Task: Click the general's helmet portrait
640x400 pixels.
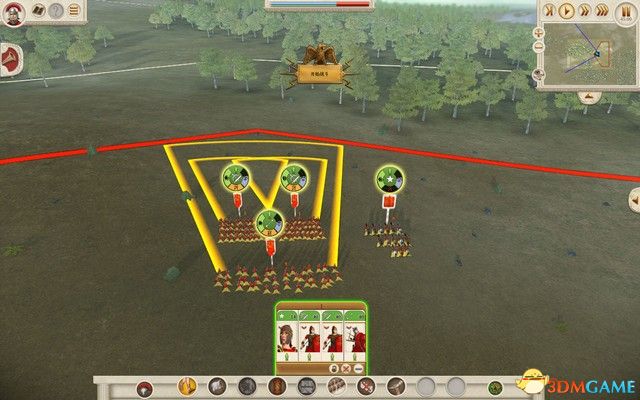Action: 12,13
